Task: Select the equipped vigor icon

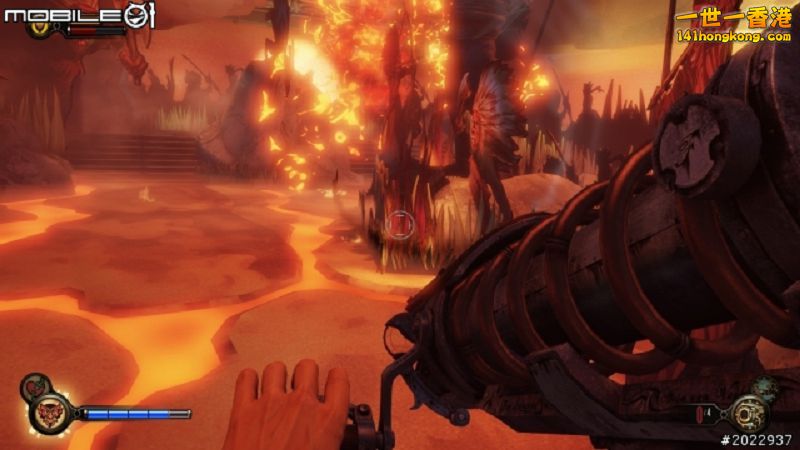Action: pyautogui.click(x=49, y=412)
